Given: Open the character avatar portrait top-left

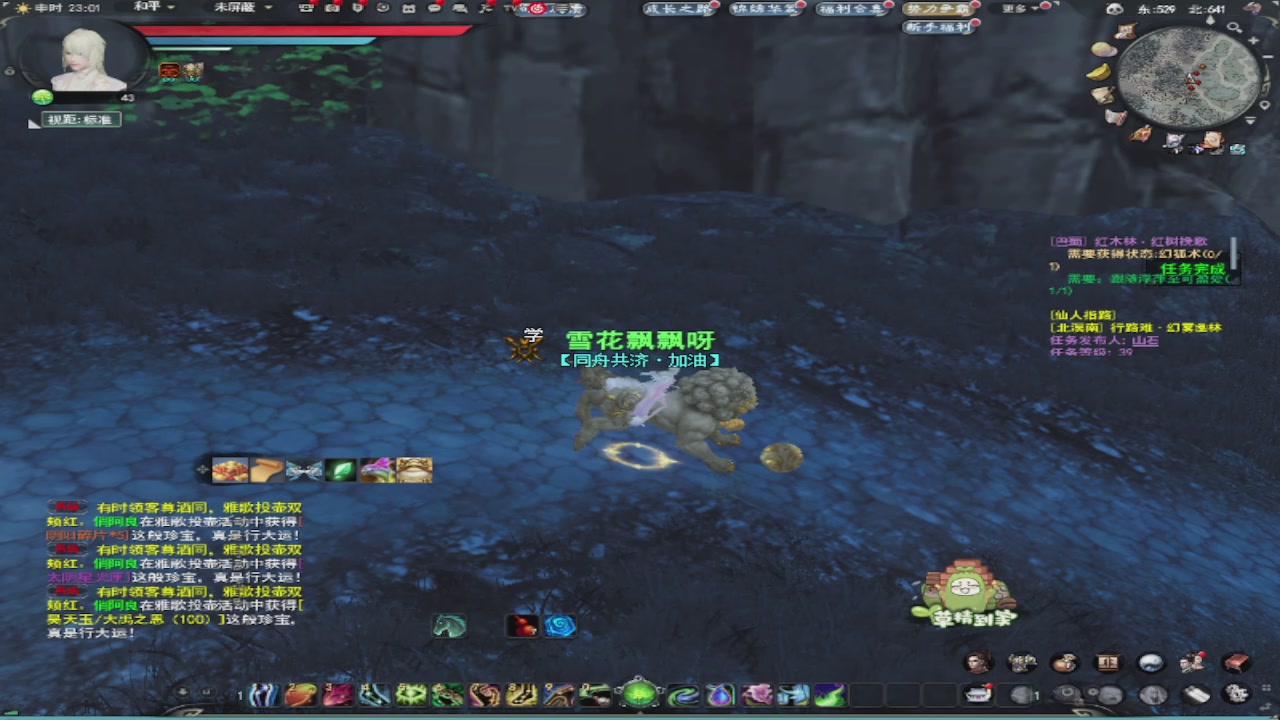Looking at the screenshot, I should pyautogui.click(x=83, y=60).
